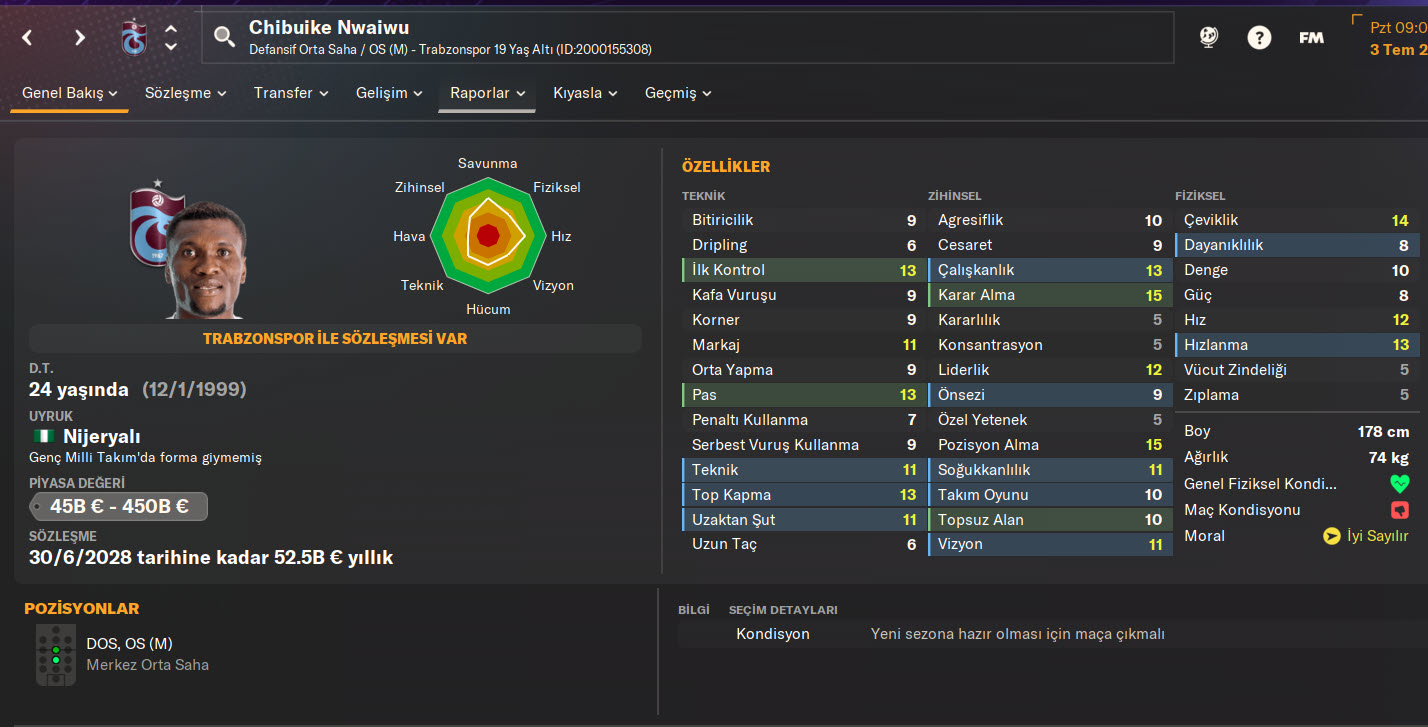Go back to the previous screen
Viewport: 1428px width, 727px height.
click(27, 38)
